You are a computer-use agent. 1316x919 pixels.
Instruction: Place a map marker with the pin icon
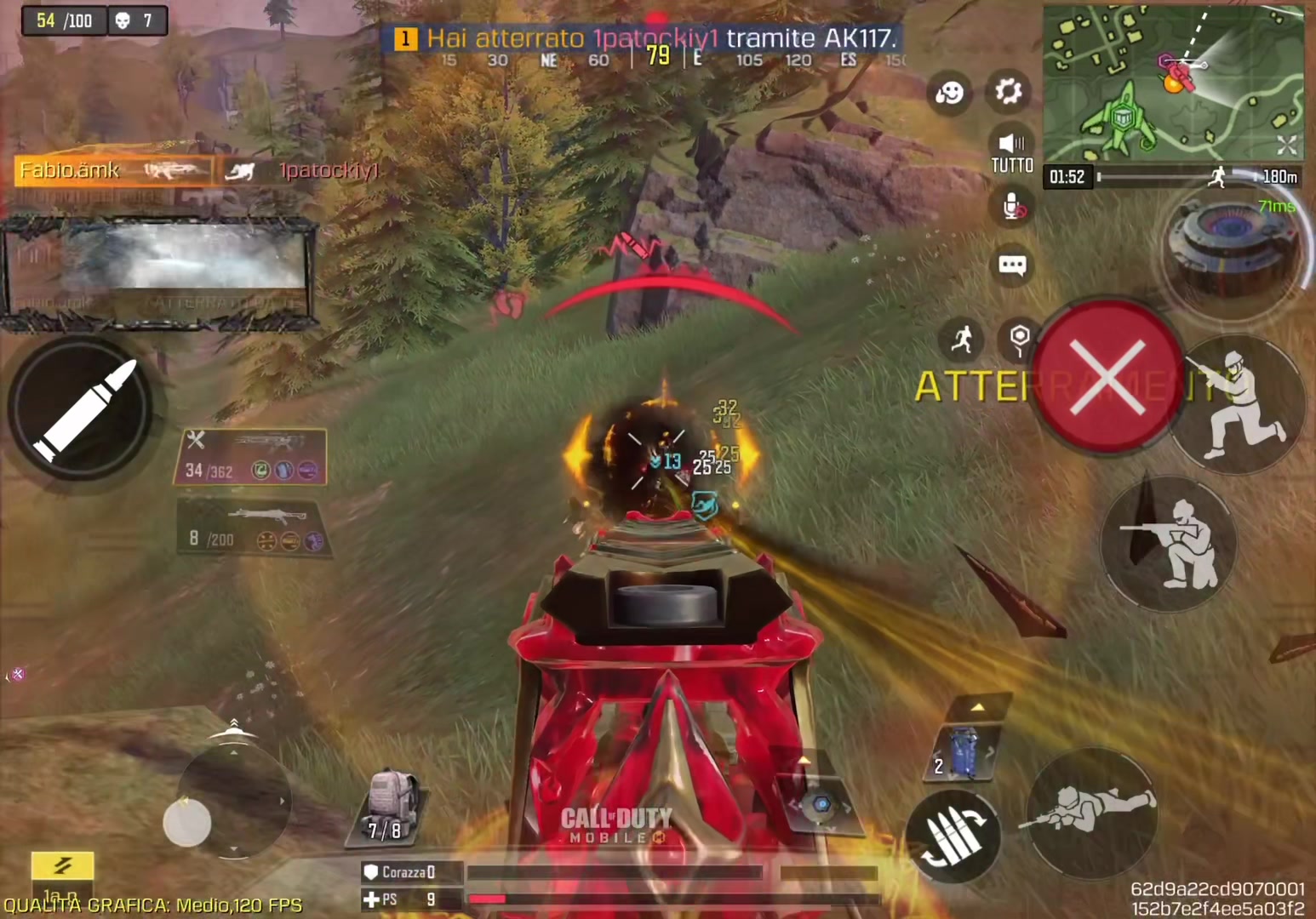point(1019,340)
